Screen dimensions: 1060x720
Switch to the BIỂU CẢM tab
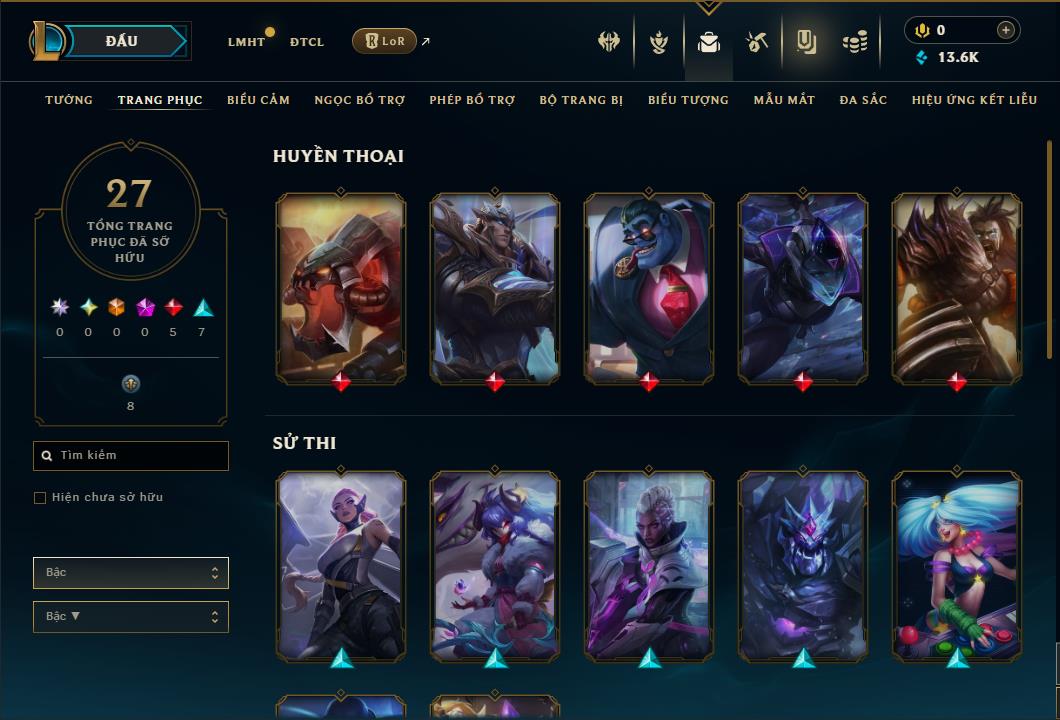tap(258, 100)
